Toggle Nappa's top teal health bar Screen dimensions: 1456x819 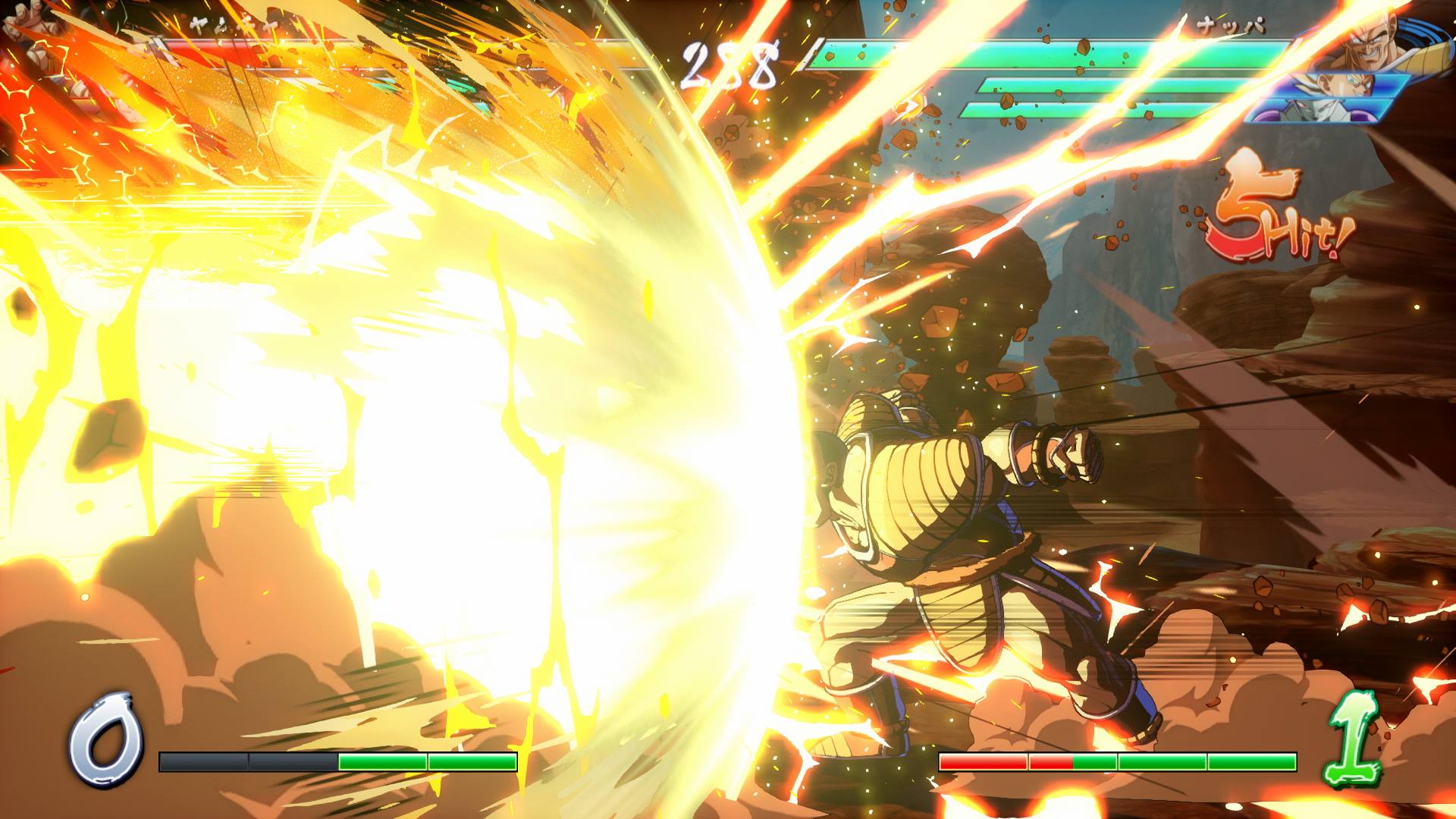click(x=1046, y=53)
